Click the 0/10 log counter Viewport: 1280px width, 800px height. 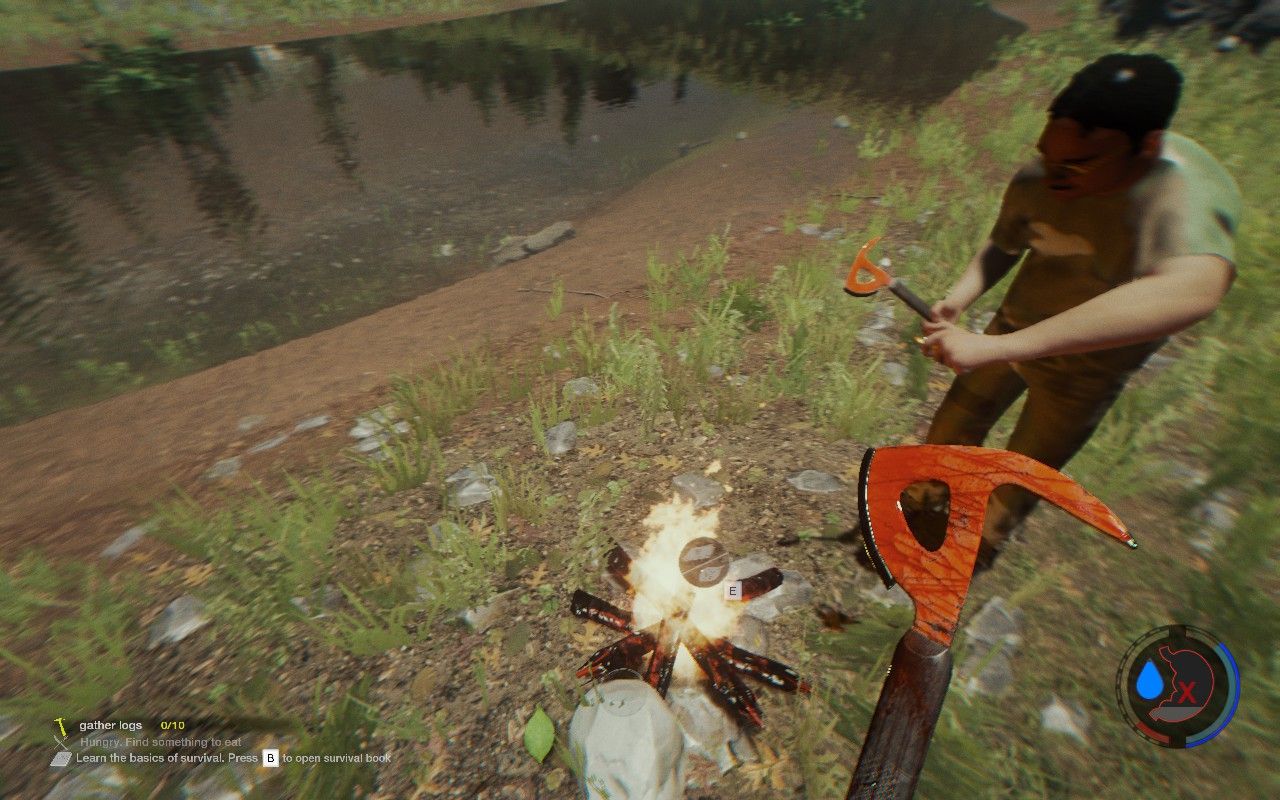point(171,726)
